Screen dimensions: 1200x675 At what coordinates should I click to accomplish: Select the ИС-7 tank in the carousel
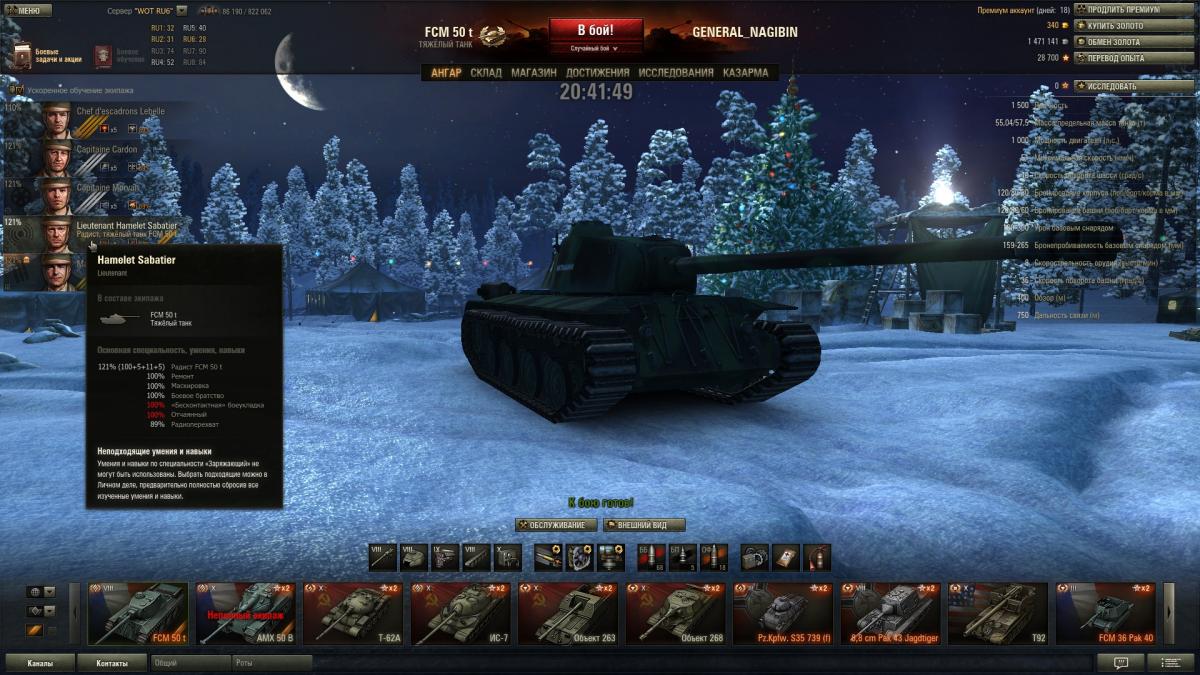pos(461,614)
